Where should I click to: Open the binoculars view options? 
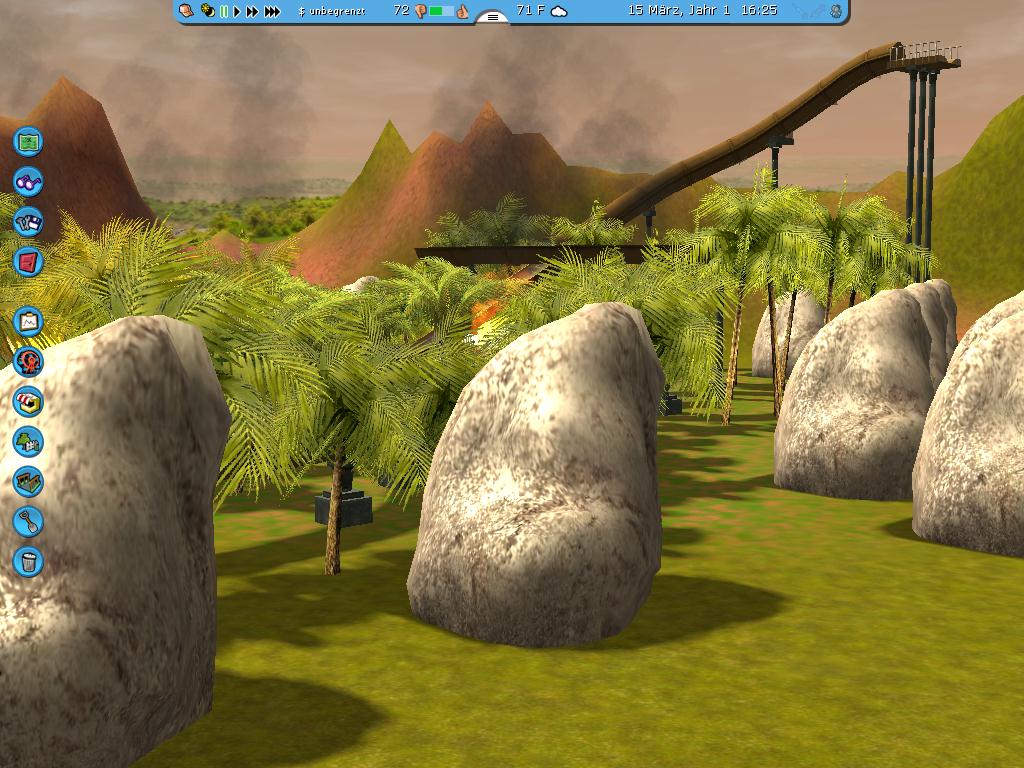pos(28,182)
